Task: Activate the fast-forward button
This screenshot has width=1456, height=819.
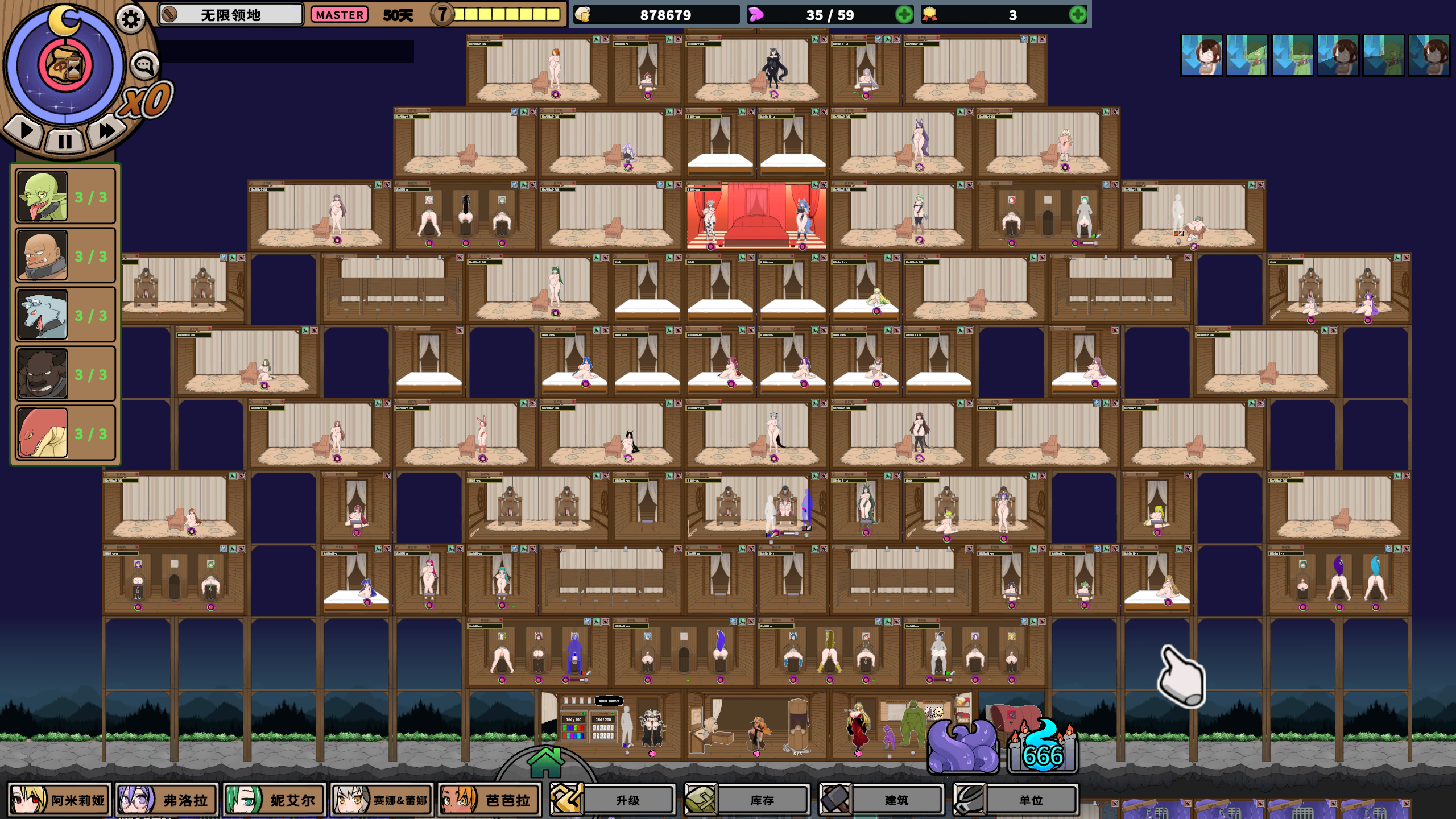Action: click(x=106, y=131)
